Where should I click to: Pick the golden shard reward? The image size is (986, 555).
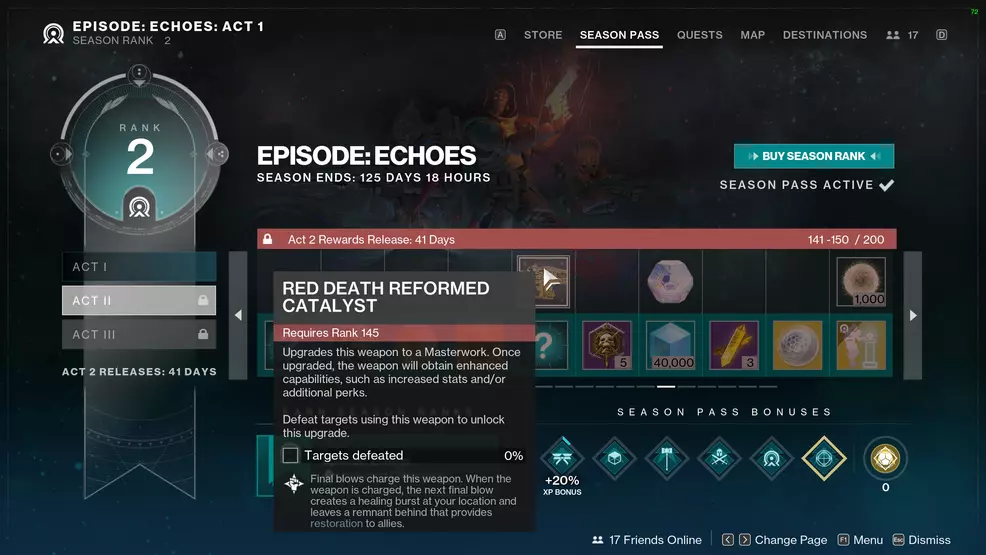click(734, 345)
